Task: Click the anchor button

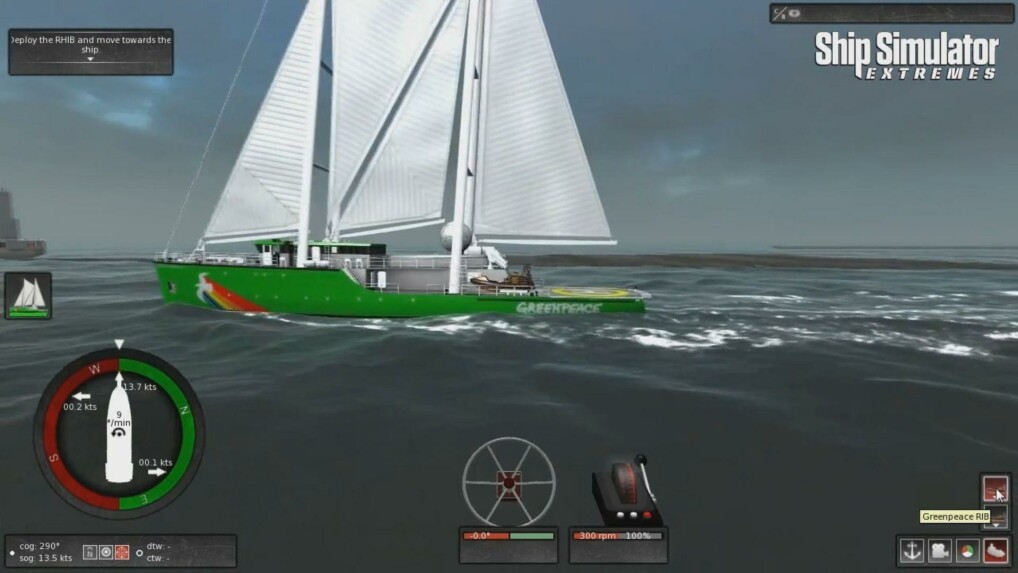Action: [x=911, y=550]
